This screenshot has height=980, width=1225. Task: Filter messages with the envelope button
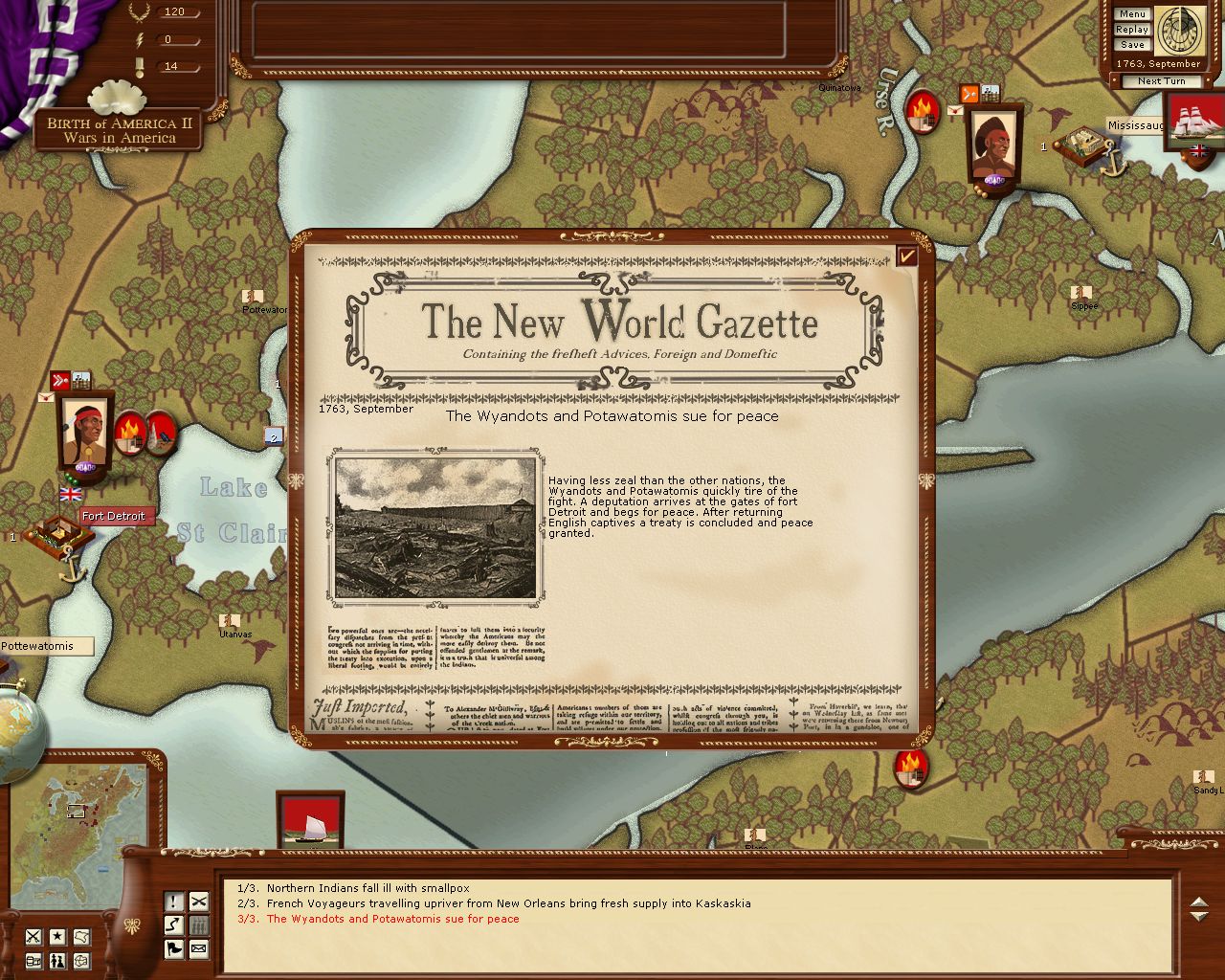click(198, 949)
